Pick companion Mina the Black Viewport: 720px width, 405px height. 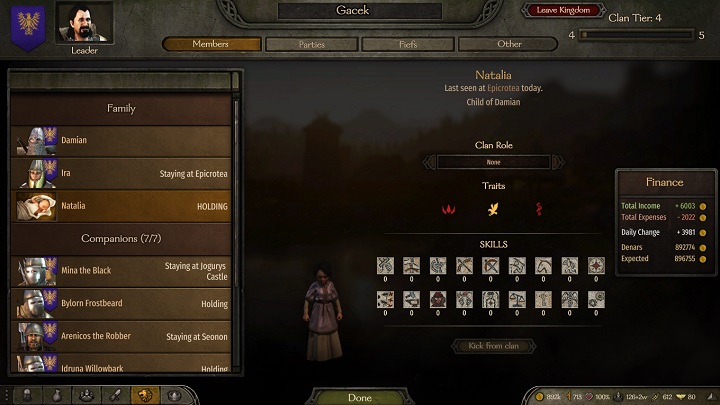click(x=122, y=270)
